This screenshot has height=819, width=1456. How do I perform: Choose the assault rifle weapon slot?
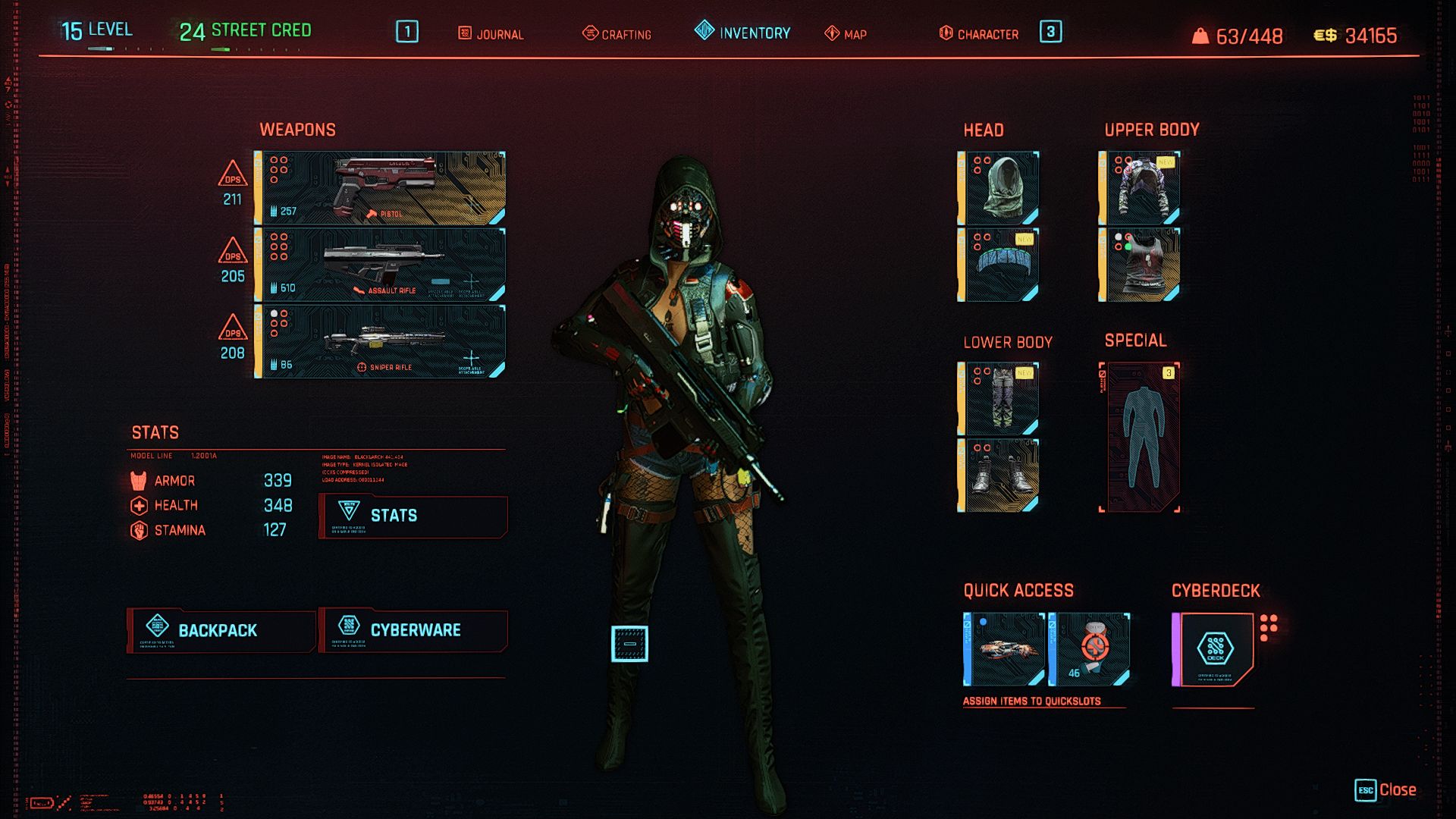[x=381, y=265]
